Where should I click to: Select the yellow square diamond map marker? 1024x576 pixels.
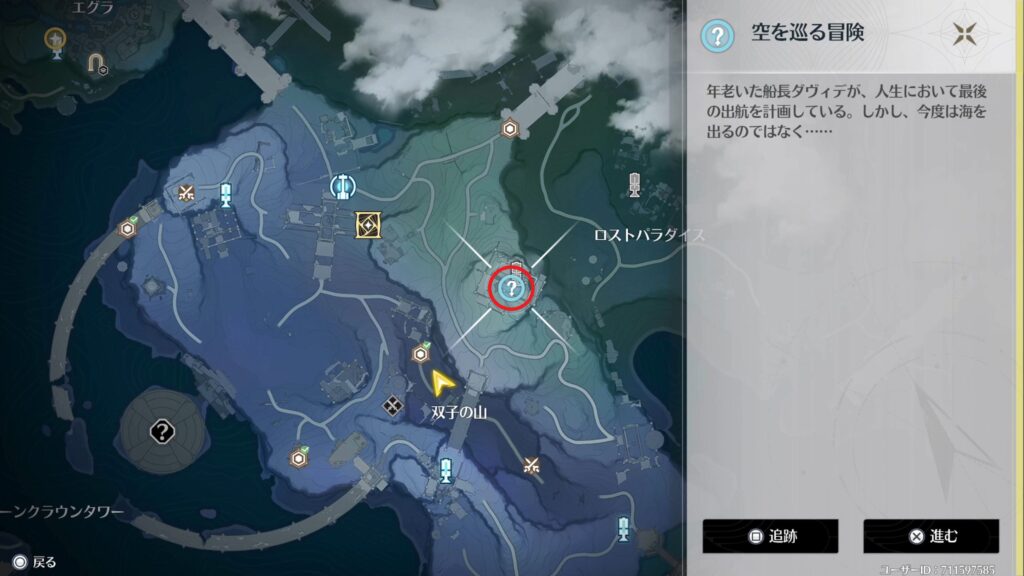pyautogui.click(x=368, y=225)
